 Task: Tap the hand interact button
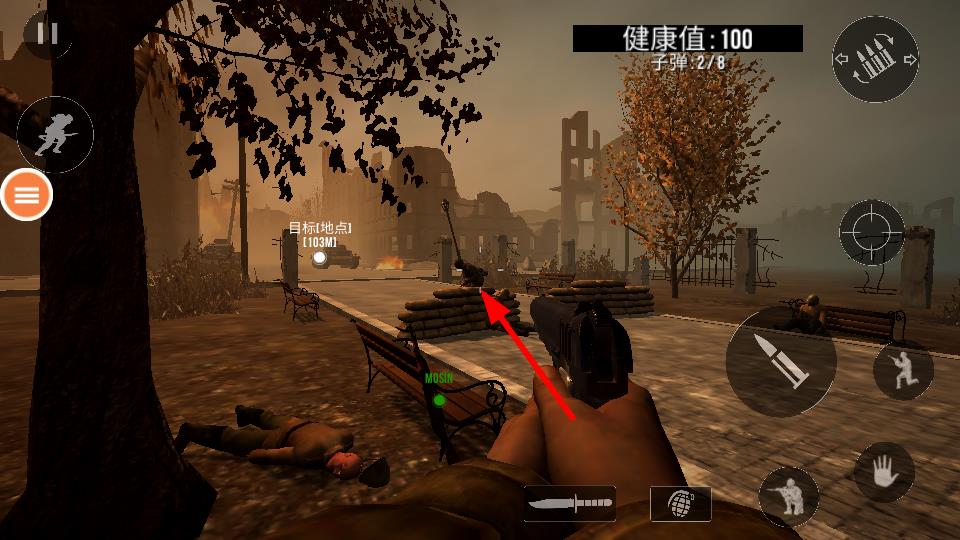pyautogui.click(x=884, y=472)
